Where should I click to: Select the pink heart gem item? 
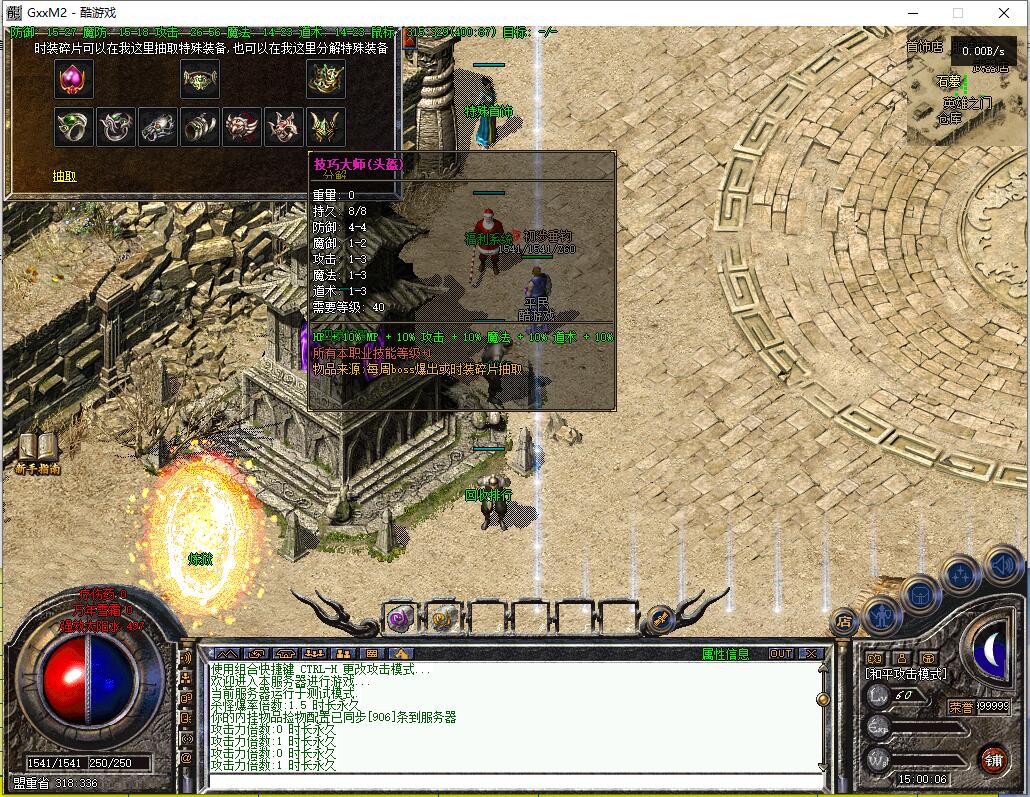(x=74, y=79)
